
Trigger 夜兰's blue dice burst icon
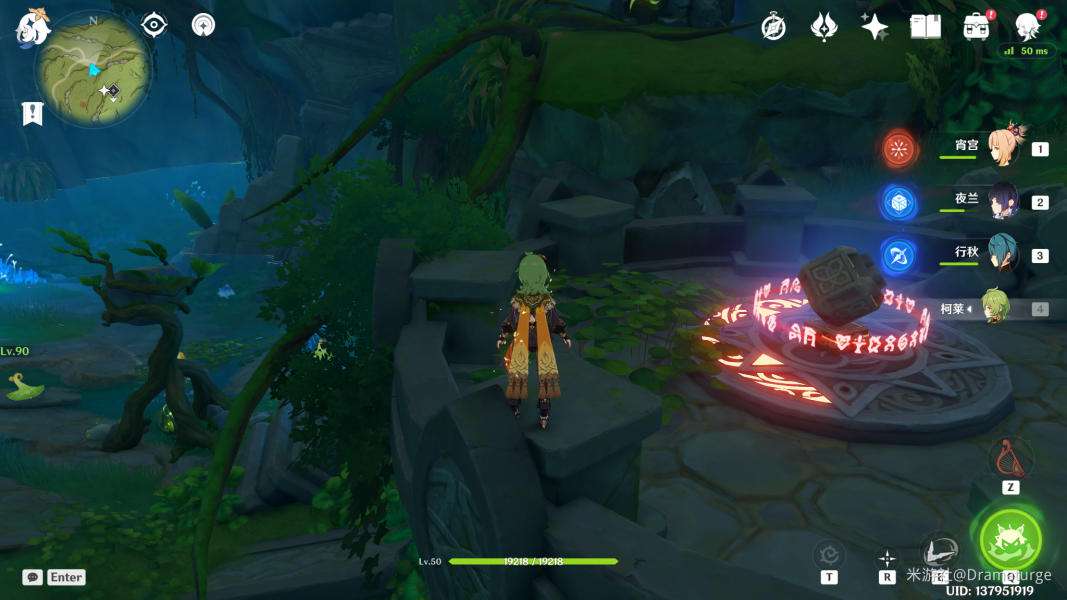(x=900, y=202)
